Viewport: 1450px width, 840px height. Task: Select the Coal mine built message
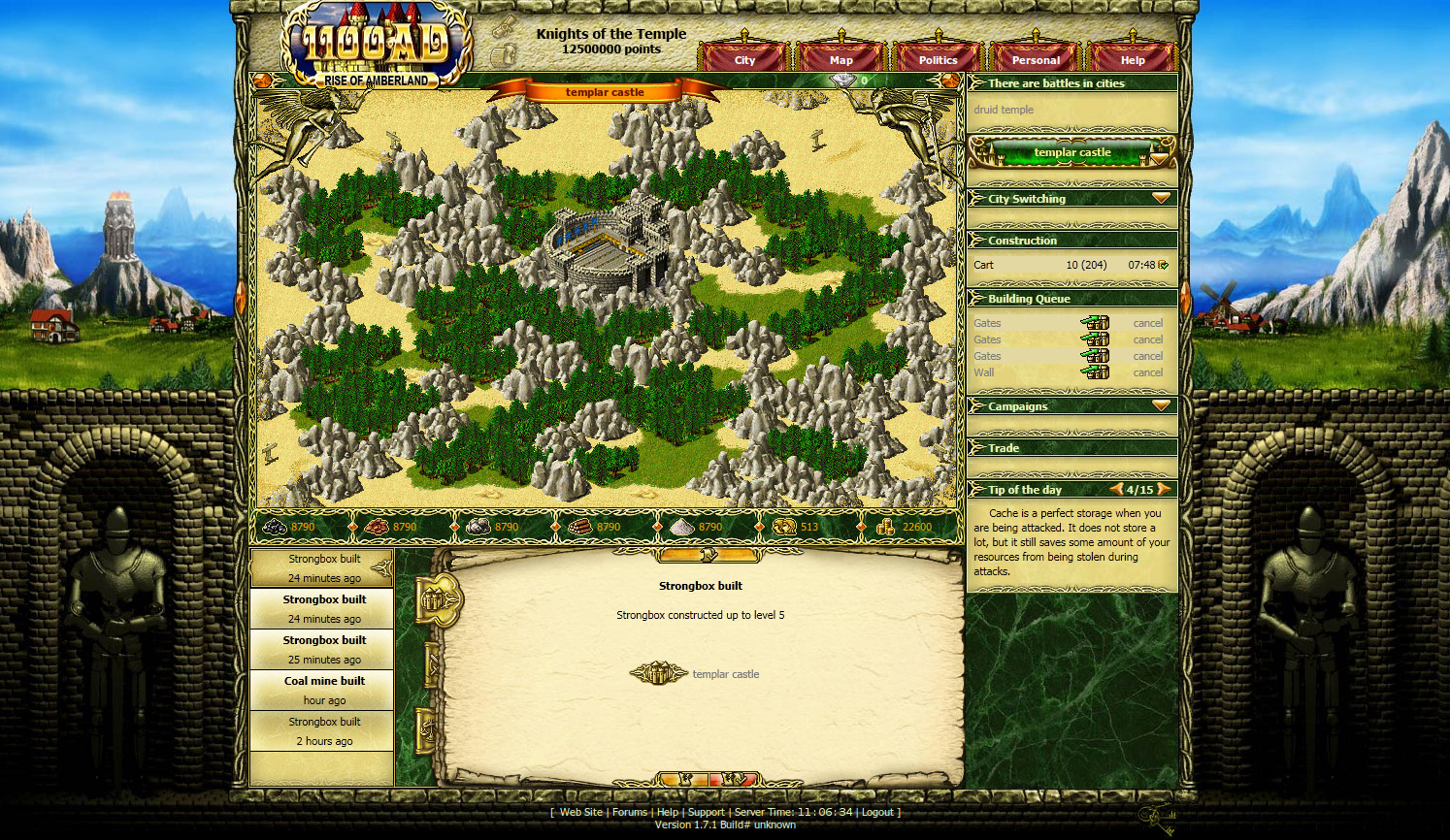[324, 690]
